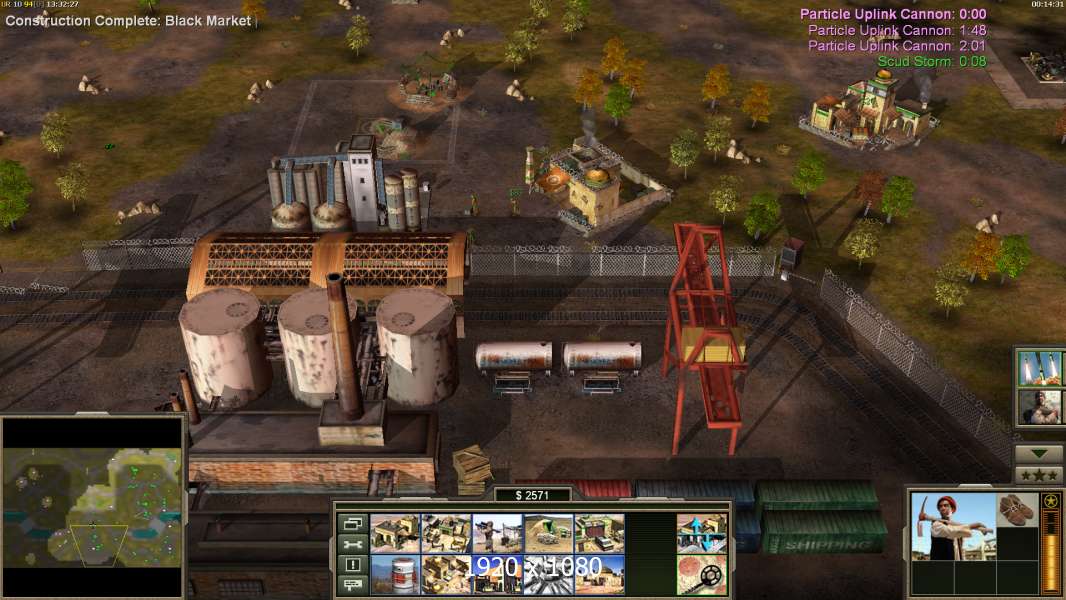Place a beacon with the exclamation button
The width and height of the screenshot is (1066, 600).
point(352,565)
